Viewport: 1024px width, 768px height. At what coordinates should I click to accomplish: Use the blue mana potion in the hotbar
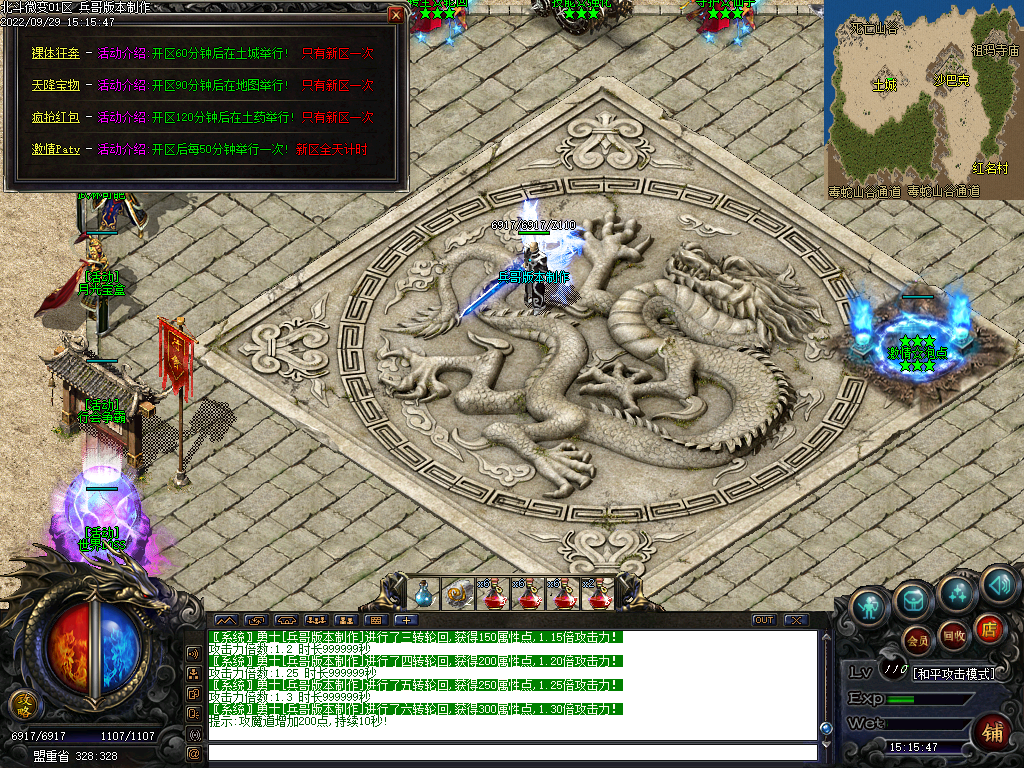pyautogui.click(x=424, y=594)
